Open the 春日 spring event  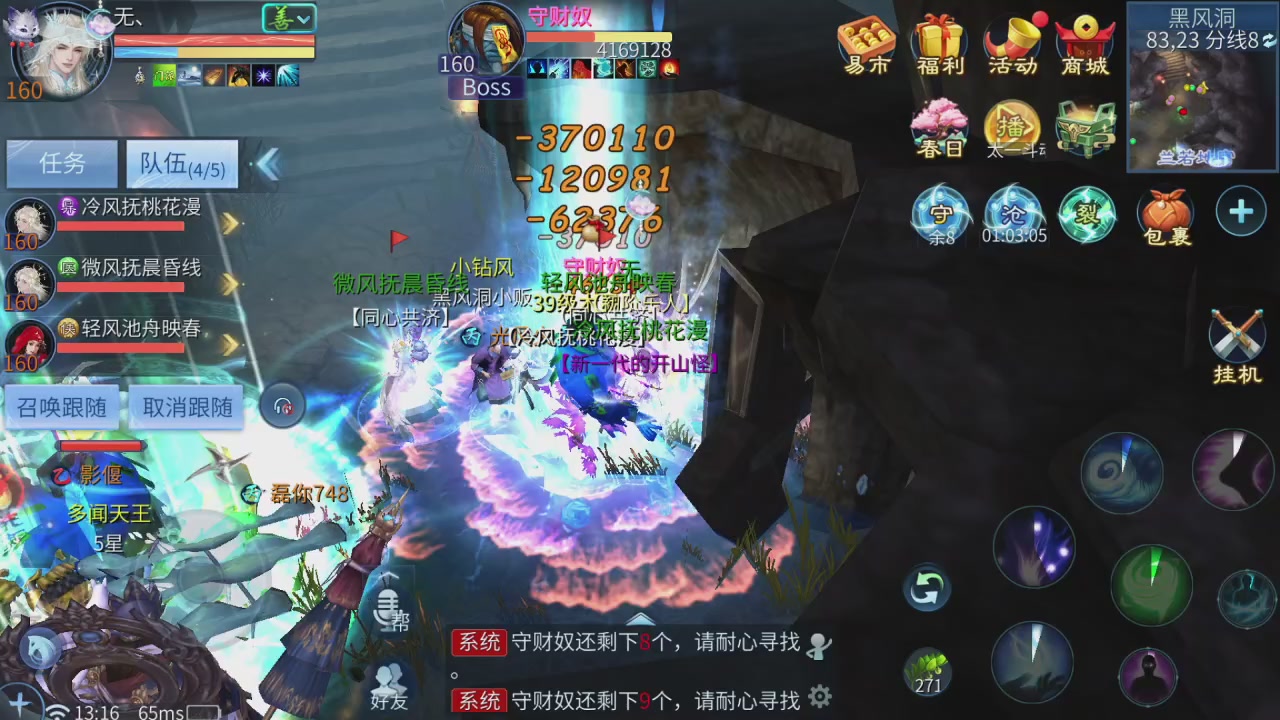939,128
